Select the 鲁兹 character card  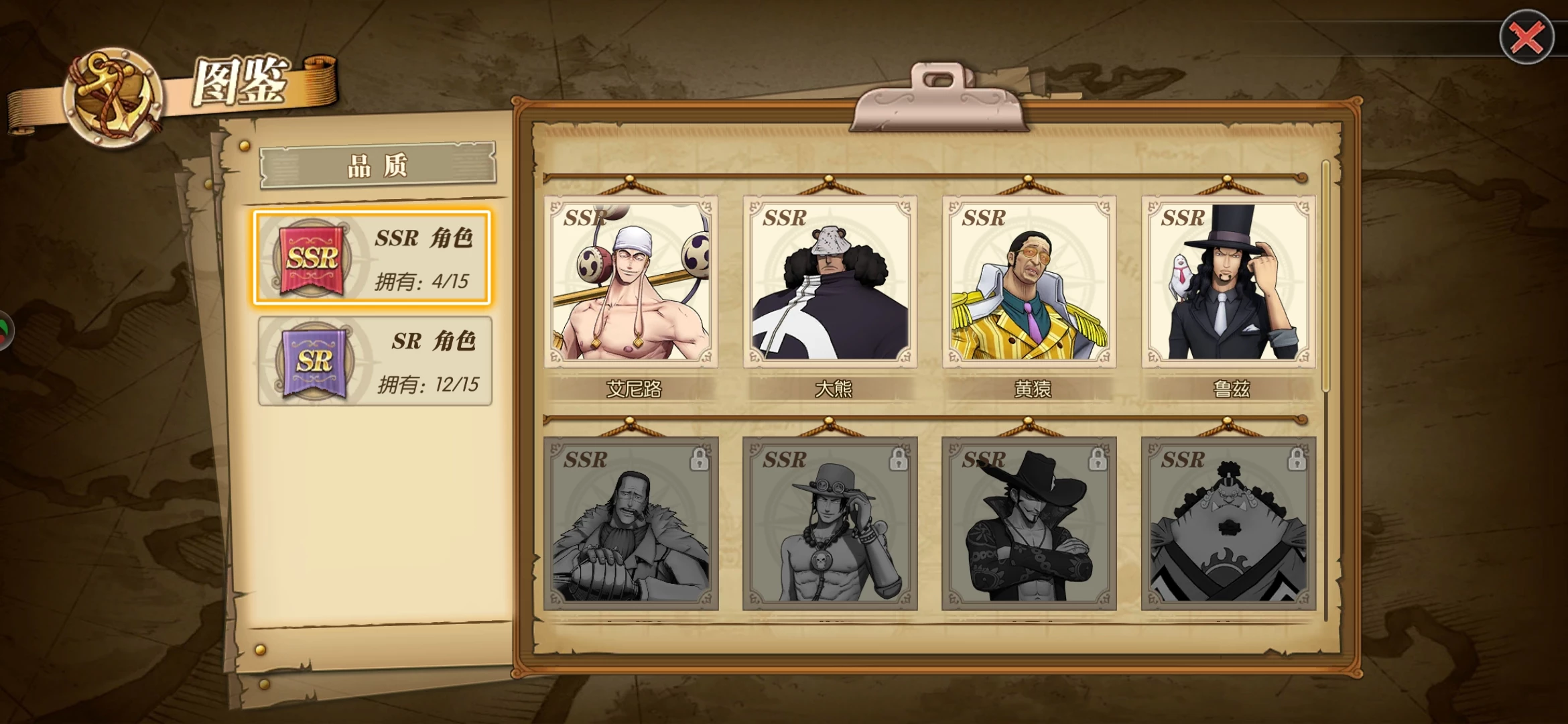click(1228, 282)
